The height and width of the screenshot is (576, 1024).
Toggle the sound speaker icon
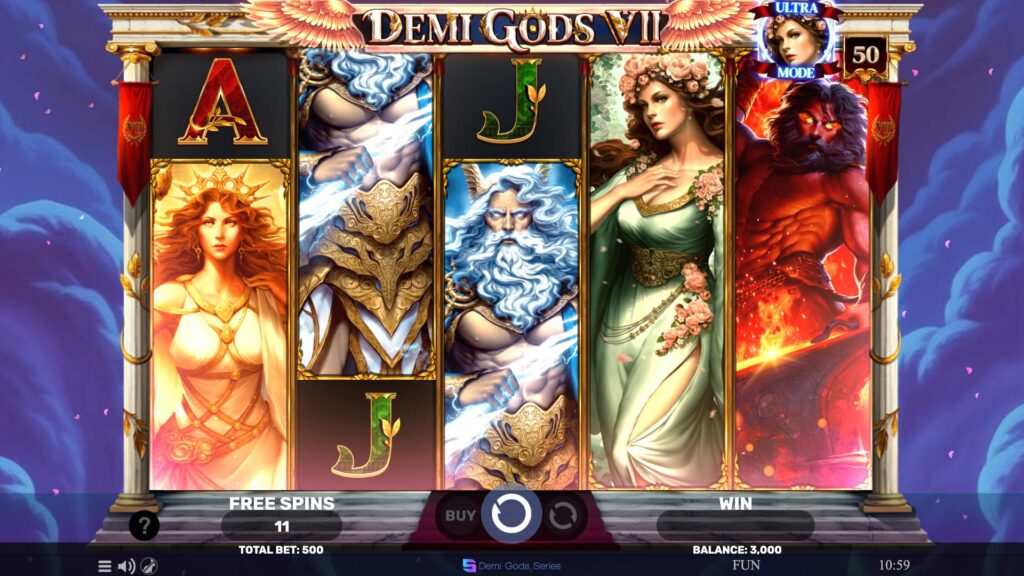126,566
